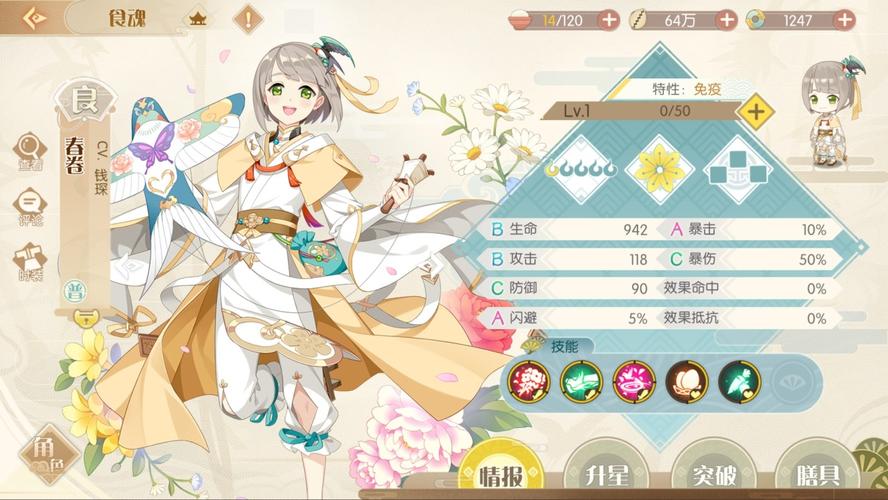Open the crown icon in the header
The height and width of the screenshot is (500, 888).
198,19
